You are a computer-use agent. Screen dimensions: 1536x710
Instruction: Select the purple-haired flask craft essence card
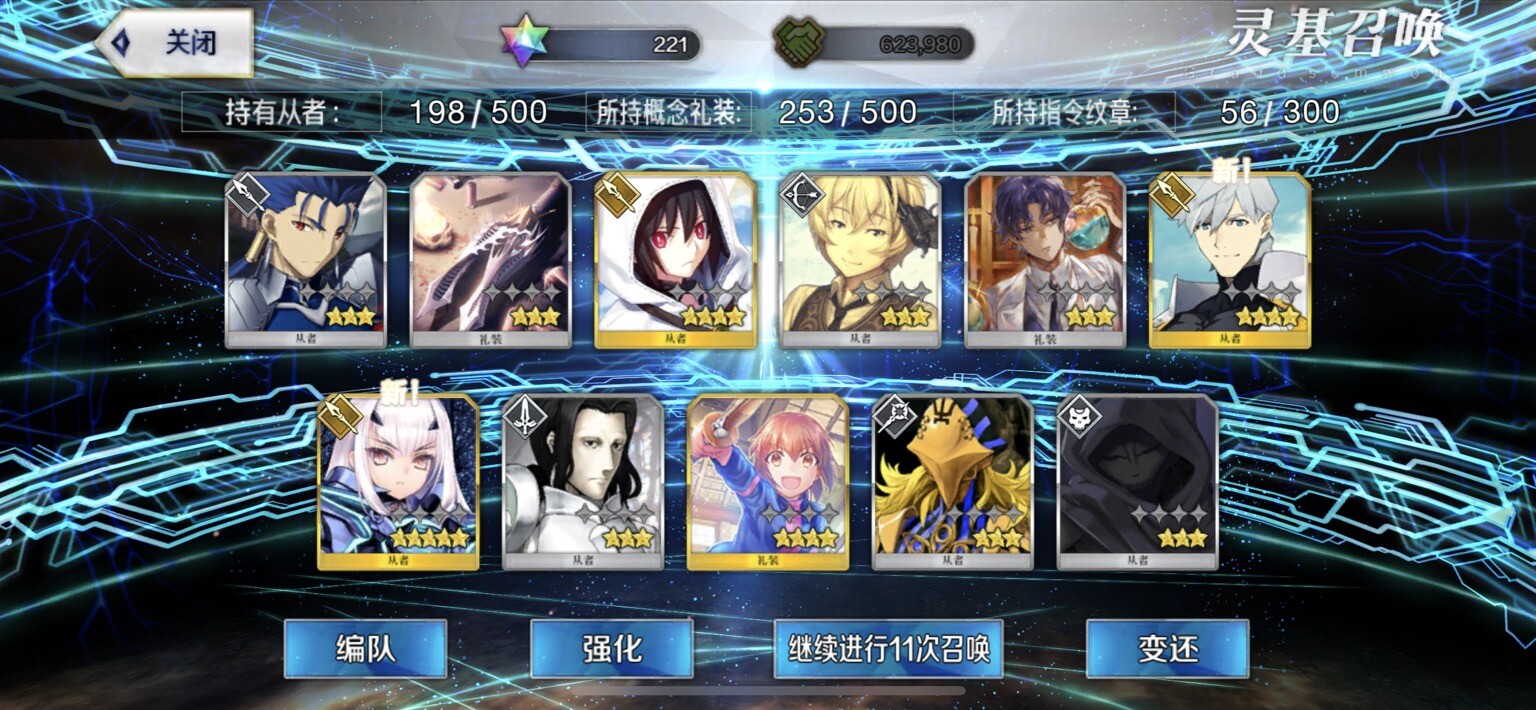tap(1045, 260)
